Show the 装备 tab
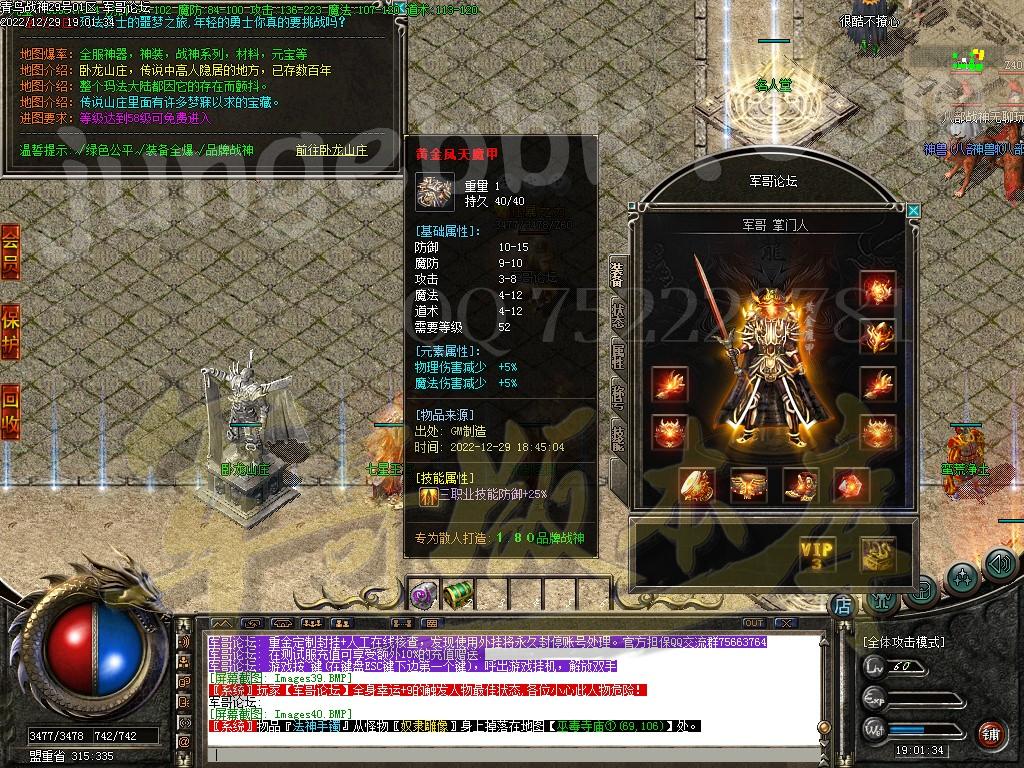The width and height of the screenshot is (1024, 768). 618,272
